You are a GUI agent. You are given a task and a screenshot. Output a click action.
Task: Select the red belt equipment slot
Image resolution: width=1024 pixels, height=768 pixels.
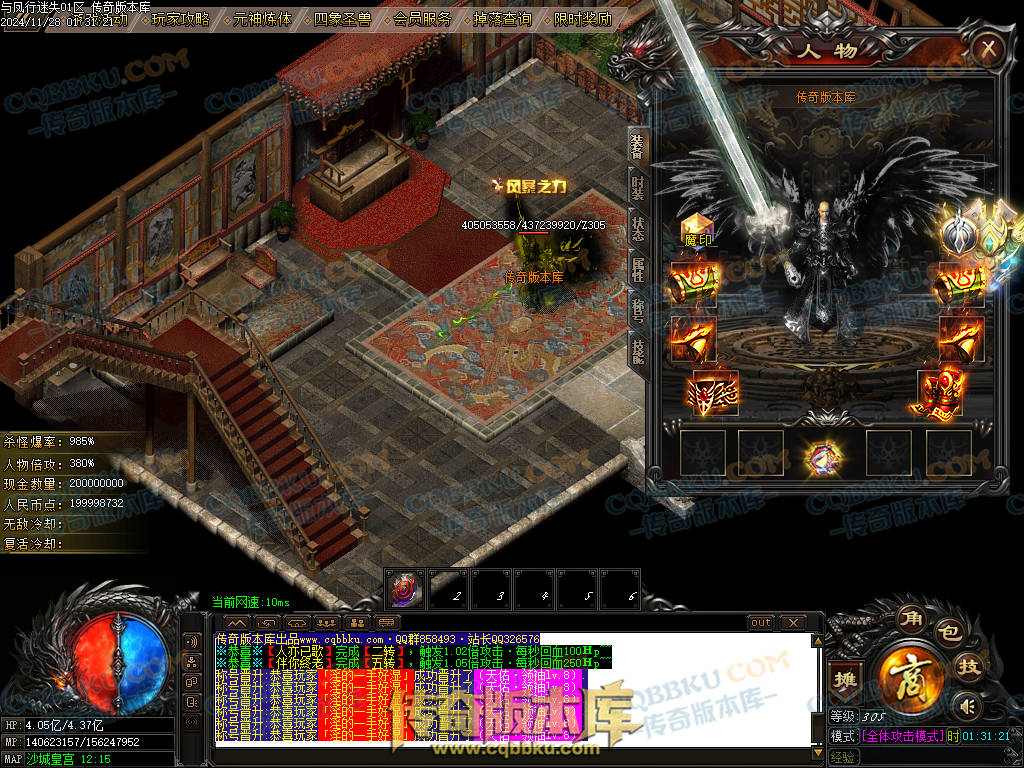715,393
